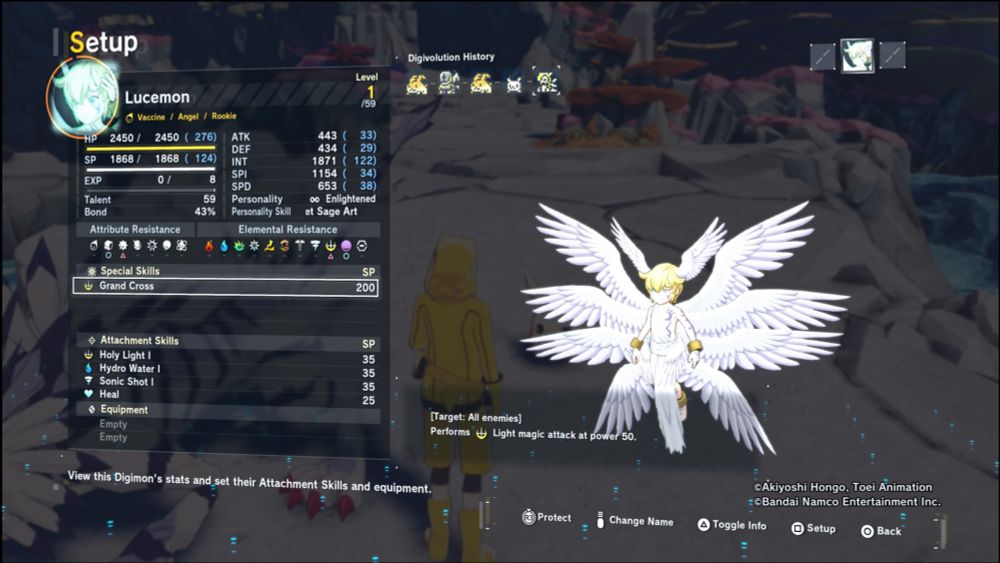
Task: Select the Lucemon party portrait in the top corner
Action: coord(857,56)
